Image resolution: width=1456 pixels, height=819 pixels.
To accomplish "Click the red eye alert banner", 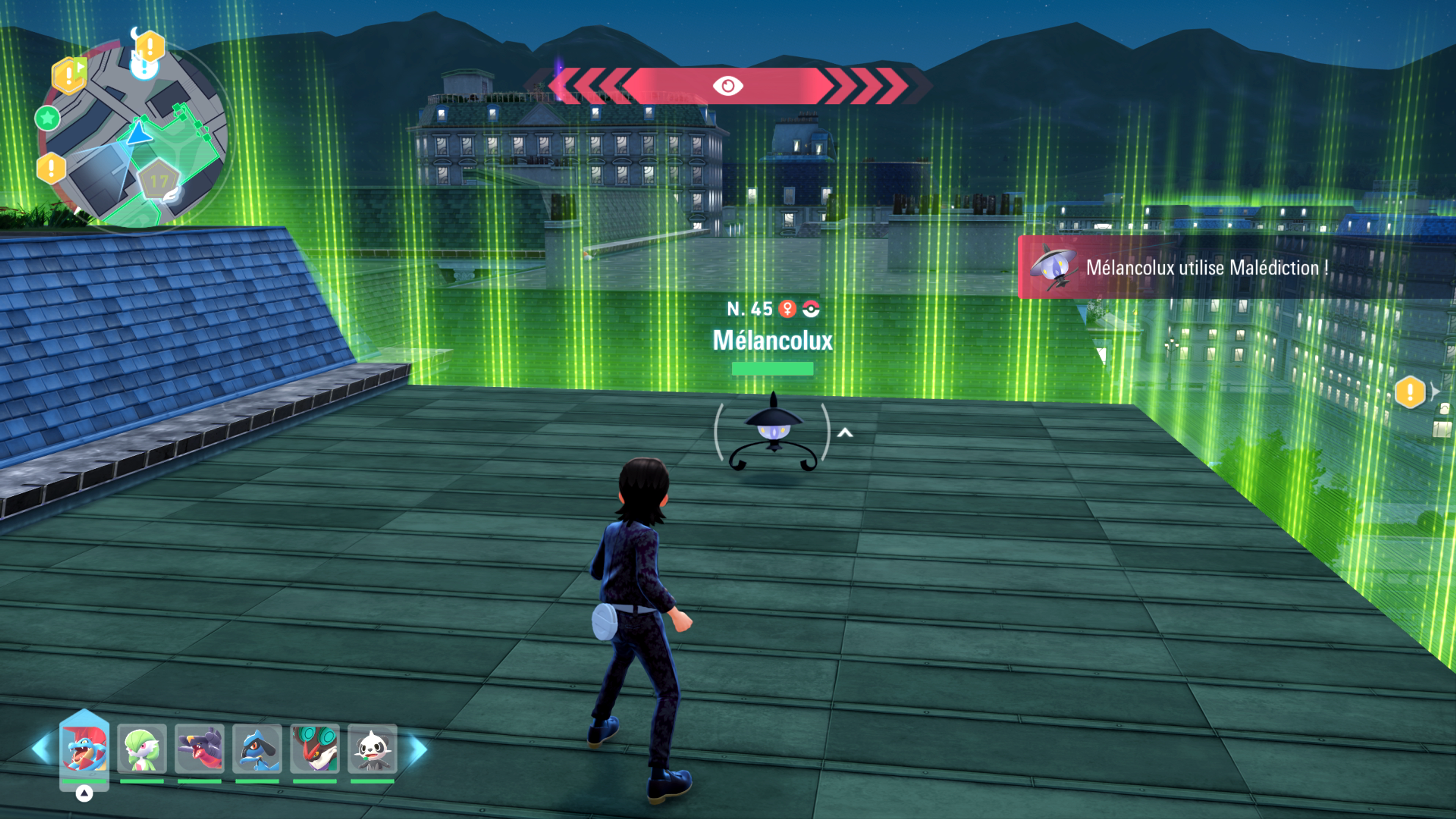I will [728, 86].
